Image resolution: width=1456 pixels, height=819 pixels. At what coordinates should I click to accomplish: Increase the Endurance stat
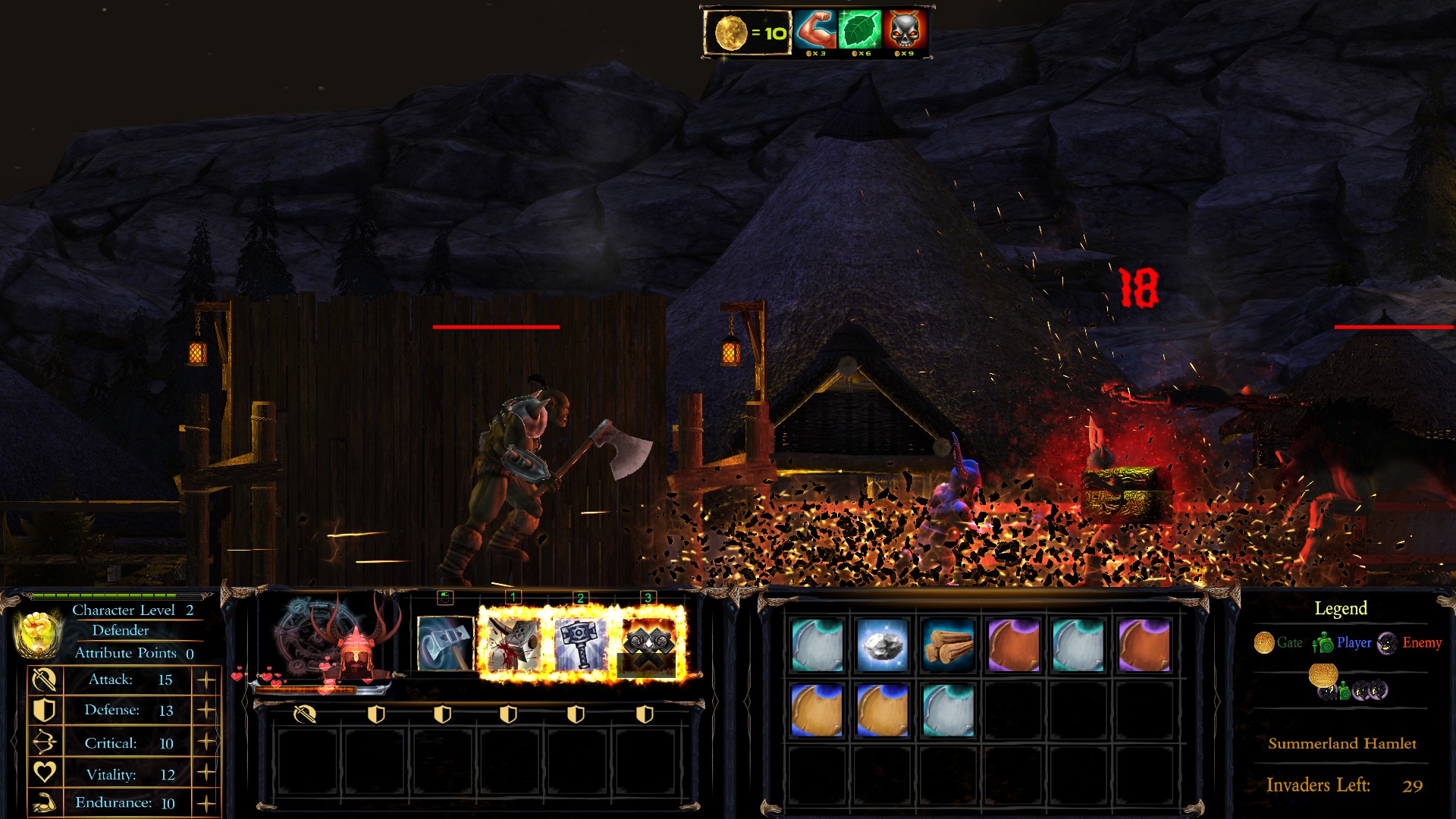pos(206,803)
